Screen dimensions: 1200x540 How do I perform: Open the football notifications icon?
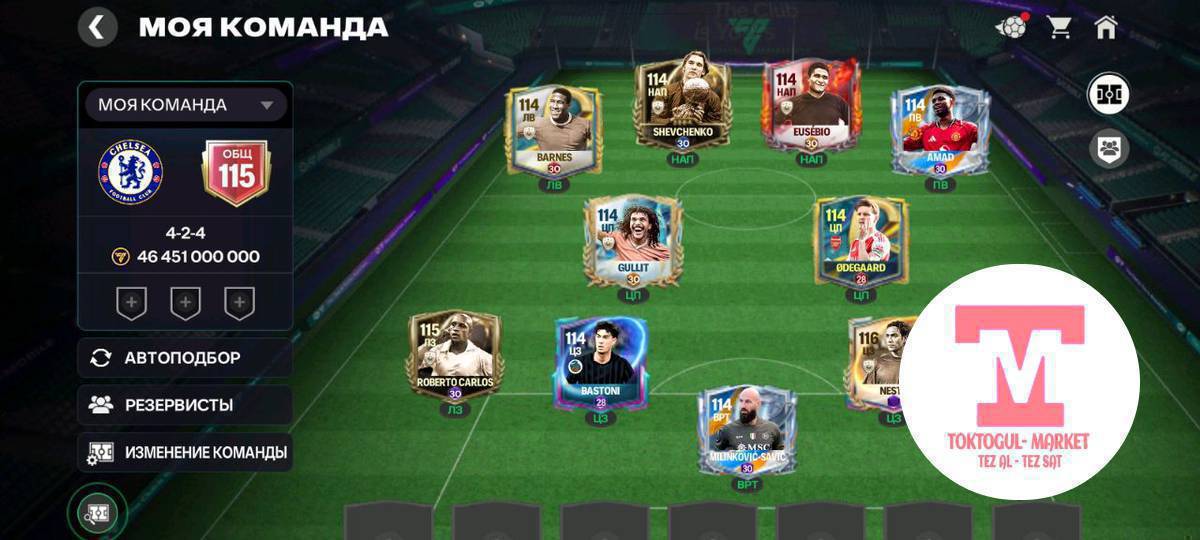click(1011, 27)
